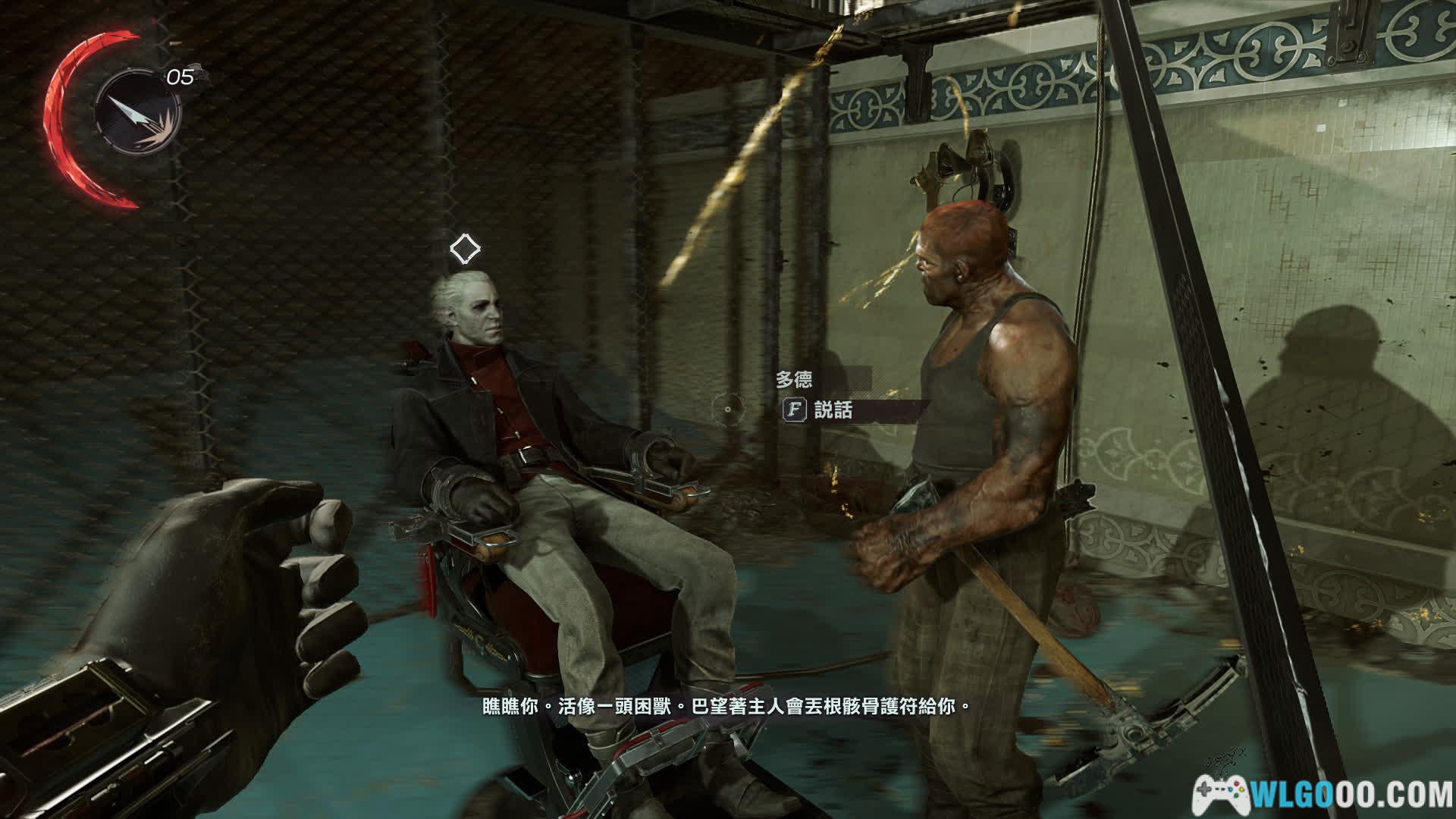The width and height of the screenshot is (1456, 819).
Task: Click the diamond objective marker above Daud
Action: click(464, 249)
